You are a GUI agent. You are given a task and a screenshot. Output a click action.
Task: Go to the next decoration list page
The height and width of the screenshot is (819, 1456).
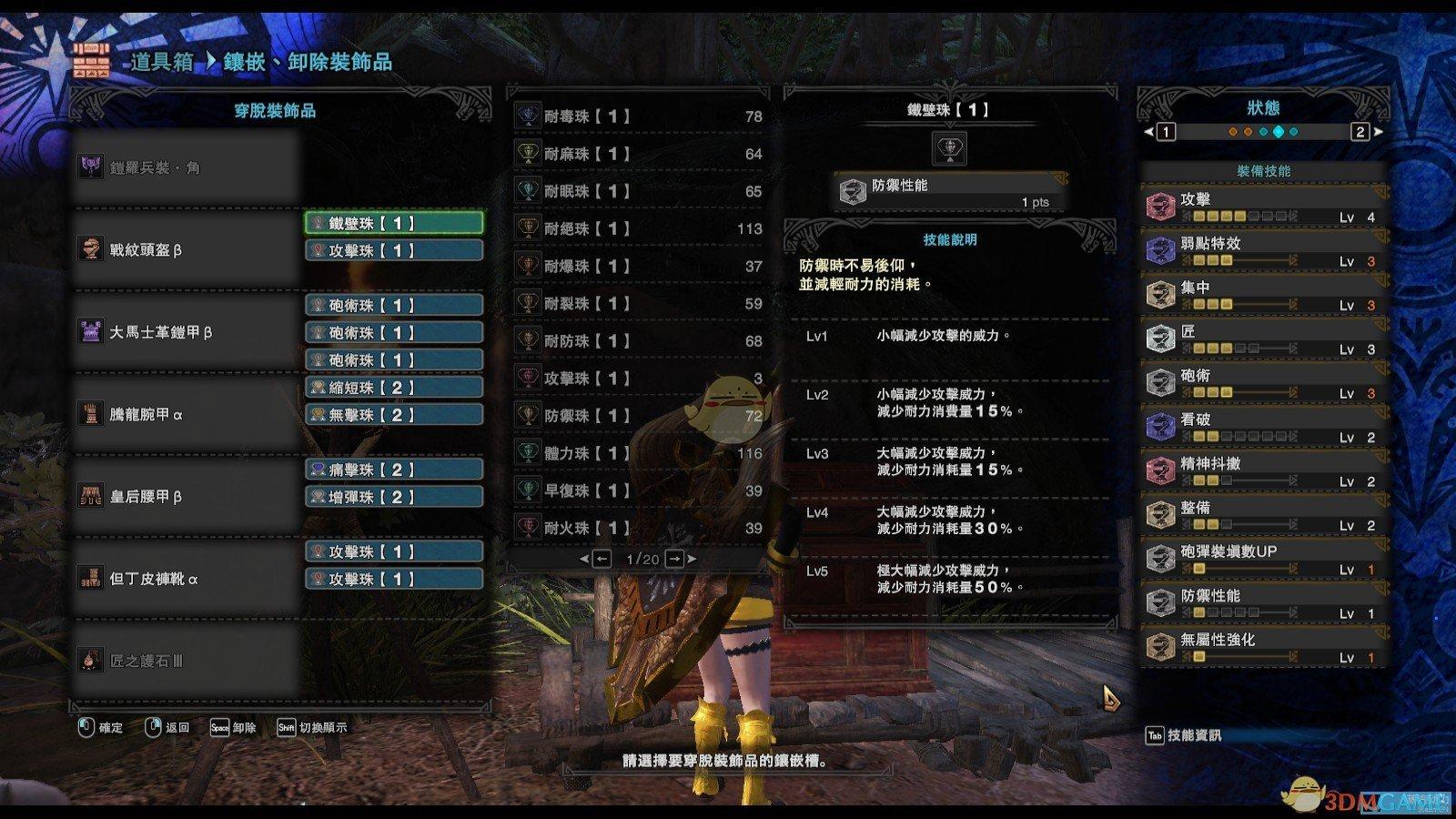coord(675,559)
